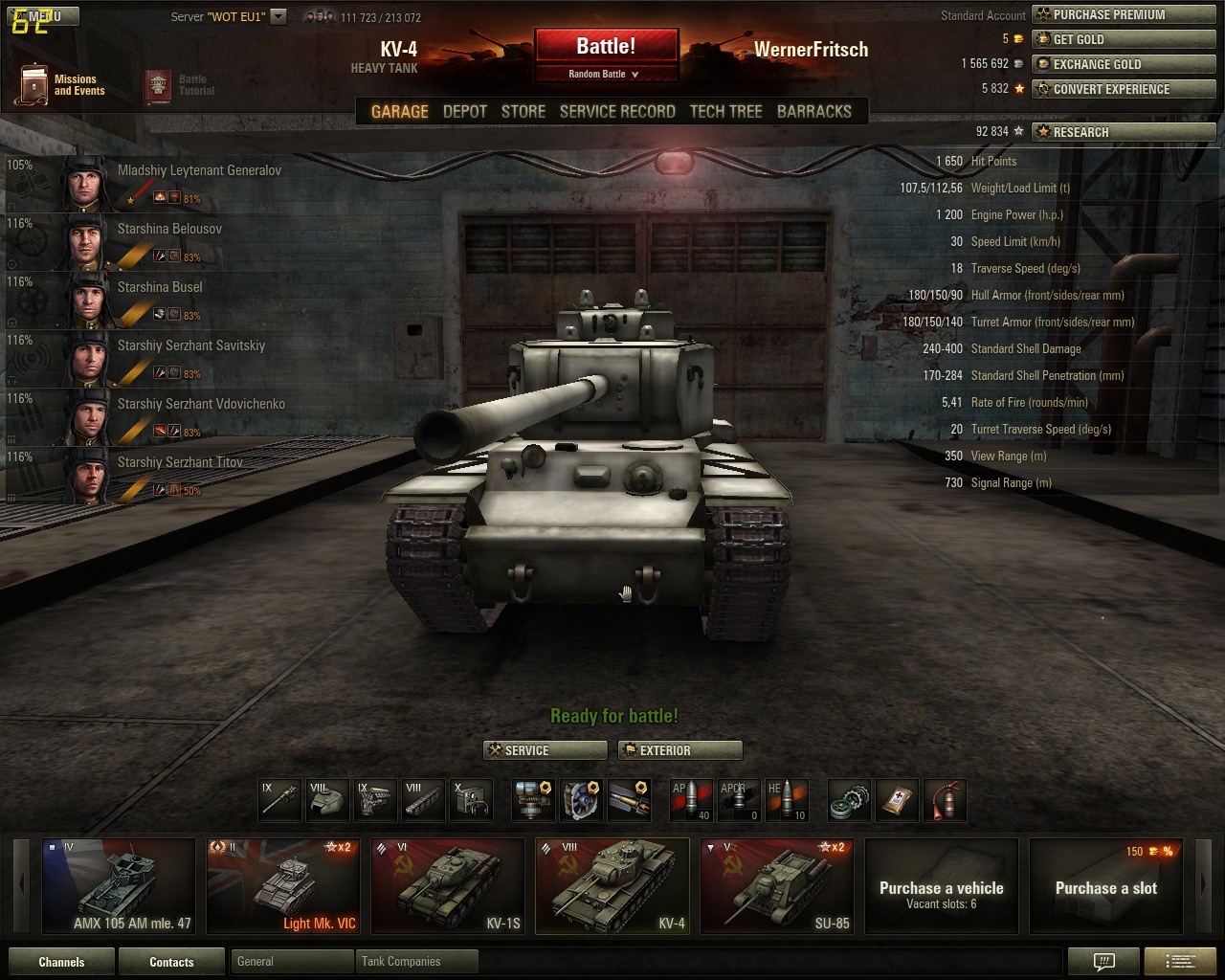This screenshot has height=980, width=1225.
Task: Open the tank Service window
Action: (x=545, y=750)
